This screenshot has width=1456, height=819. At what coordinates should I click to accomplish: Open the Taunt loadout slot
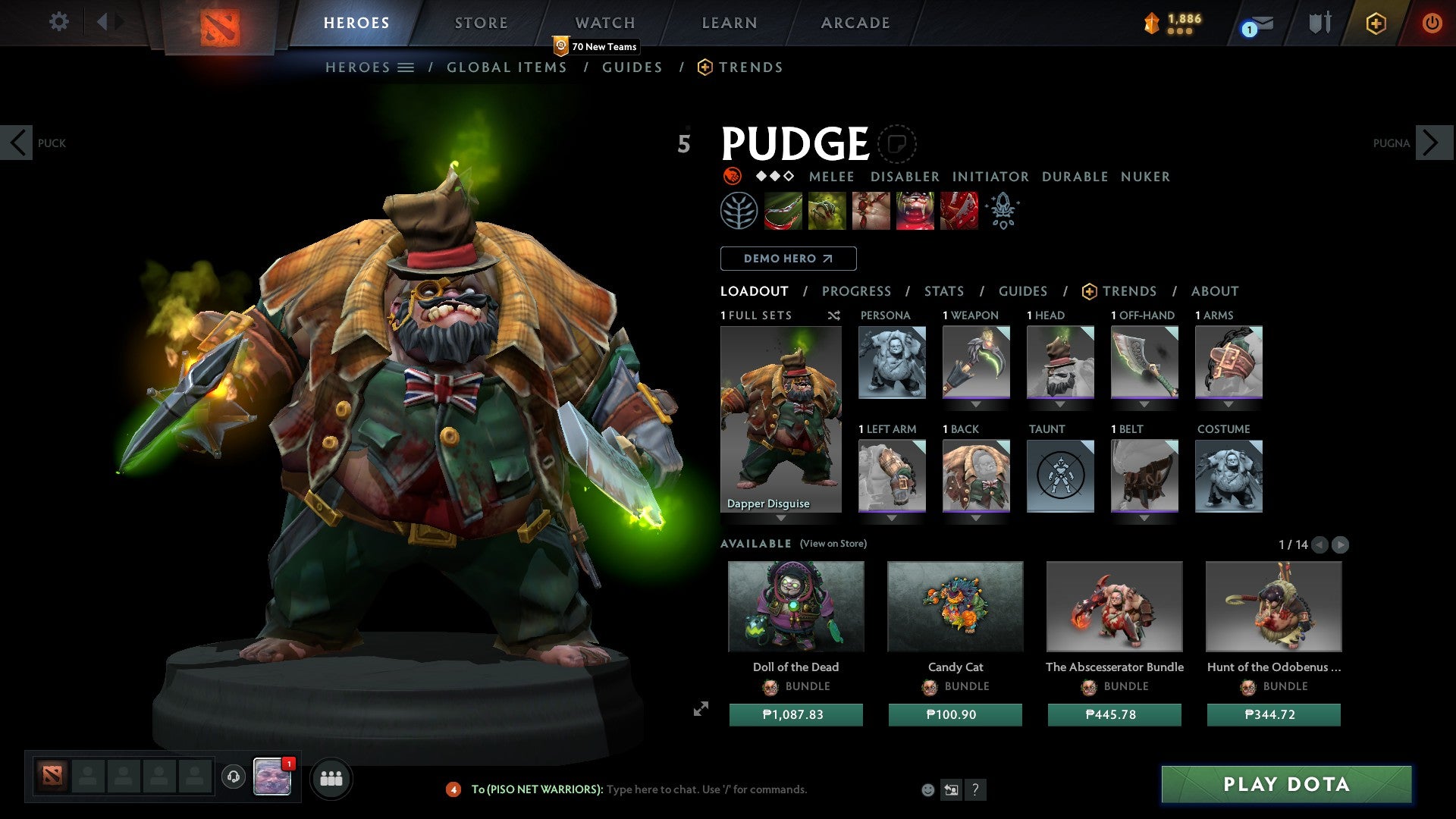(1060, 475)
